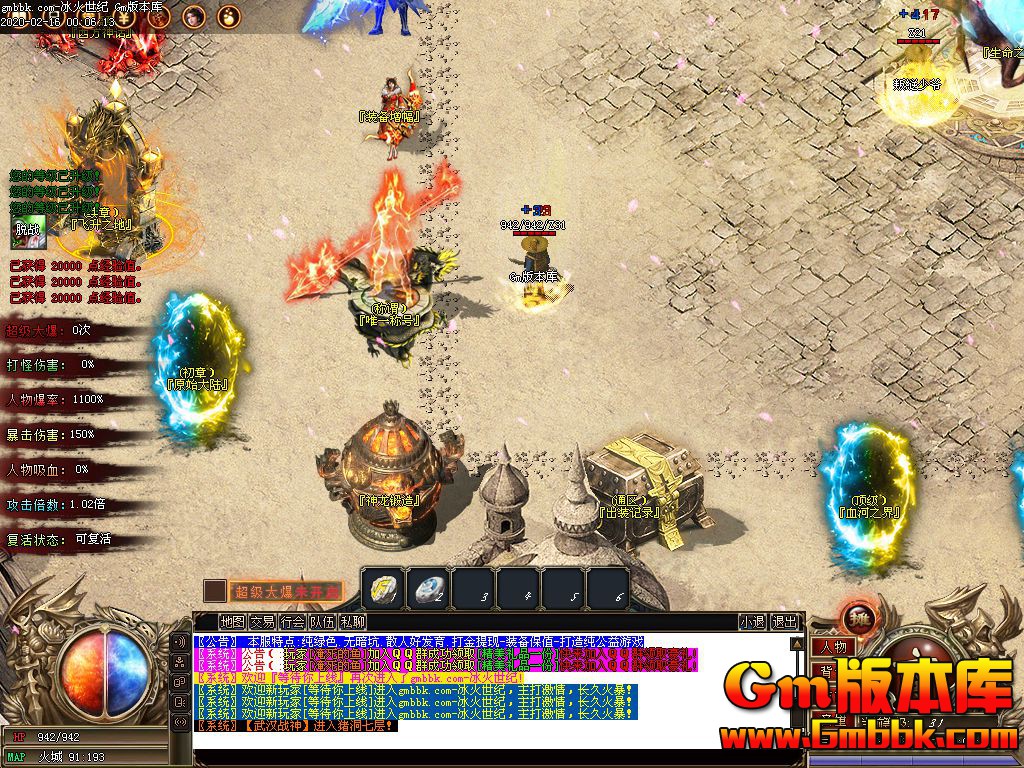The image size is (1024, 768).
Task: Use the item in hotbar slot 2
Action: pos(428,588)
